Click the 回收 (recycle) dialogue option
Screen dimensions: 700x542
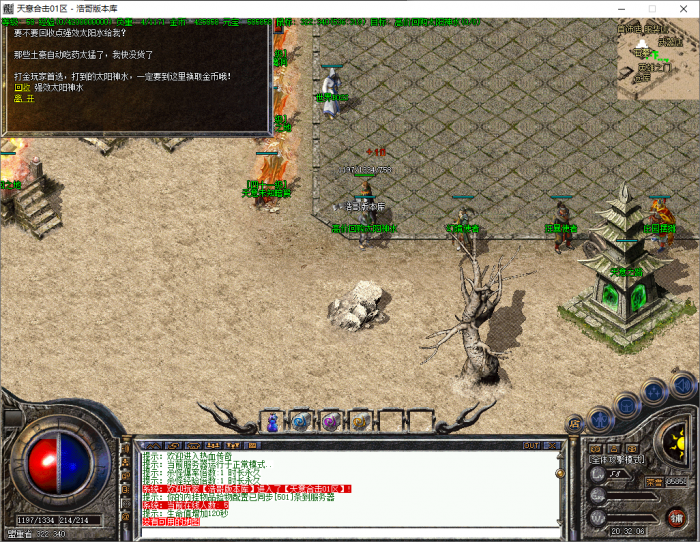[21, 87]
